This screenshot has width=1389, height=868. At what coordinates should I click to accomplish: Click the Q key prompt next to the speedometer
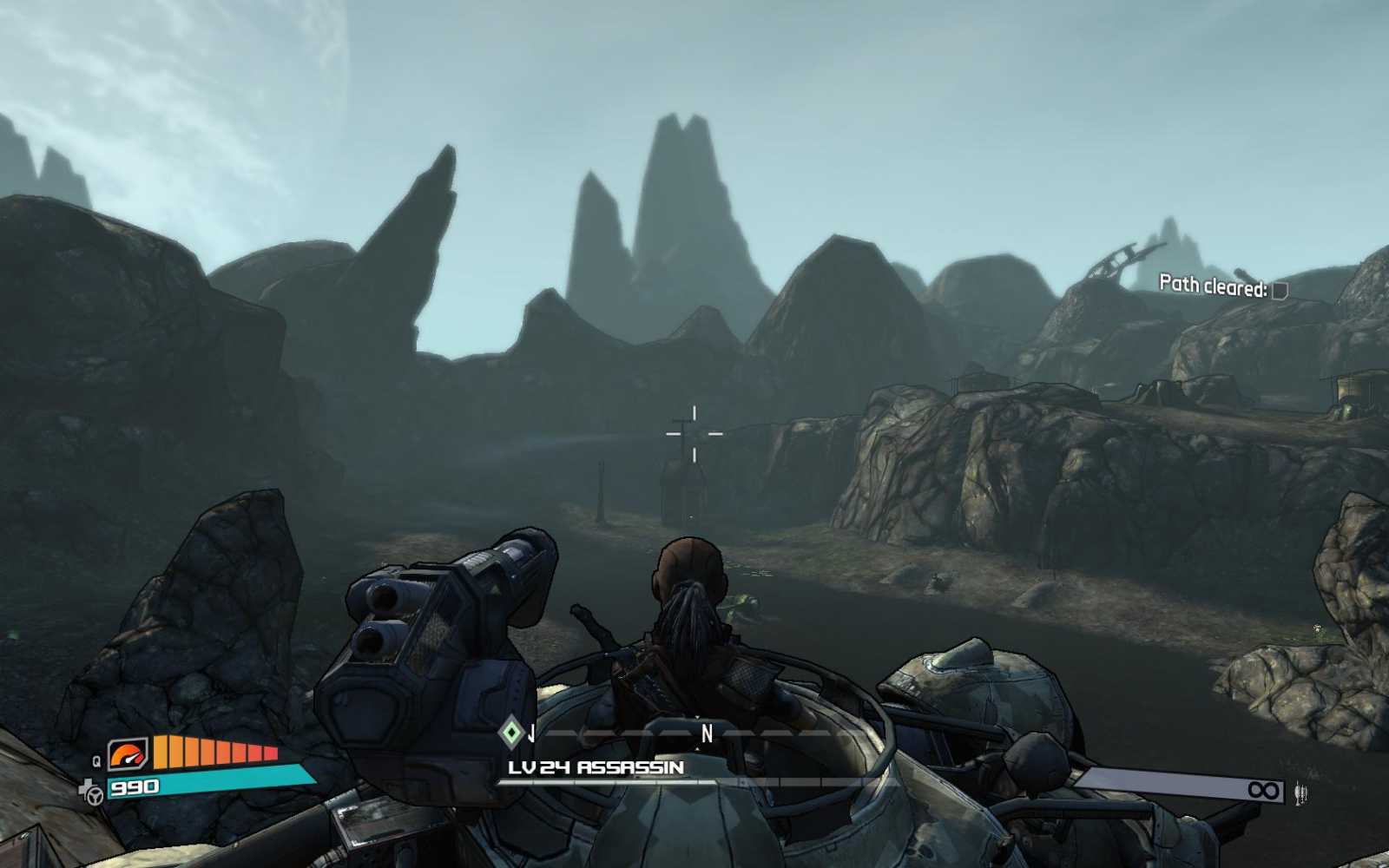pyautogui.click(x=95, y=760)
